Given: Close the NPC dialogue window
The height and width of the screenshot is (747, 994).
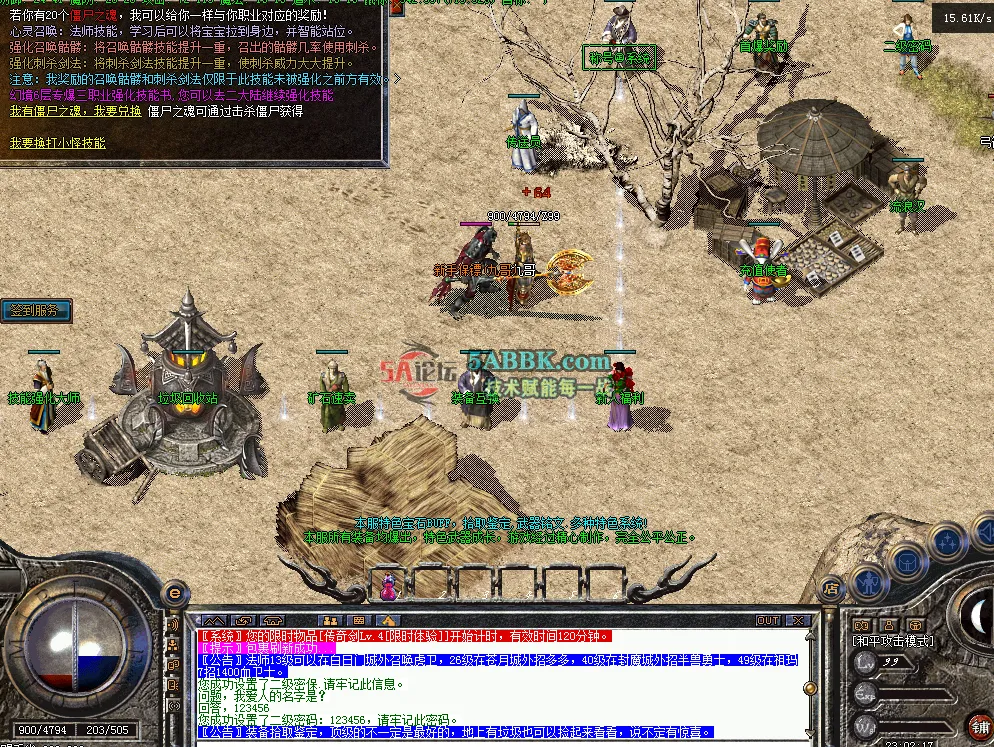Looking at the screenshot, I should (x=397, y=6).
